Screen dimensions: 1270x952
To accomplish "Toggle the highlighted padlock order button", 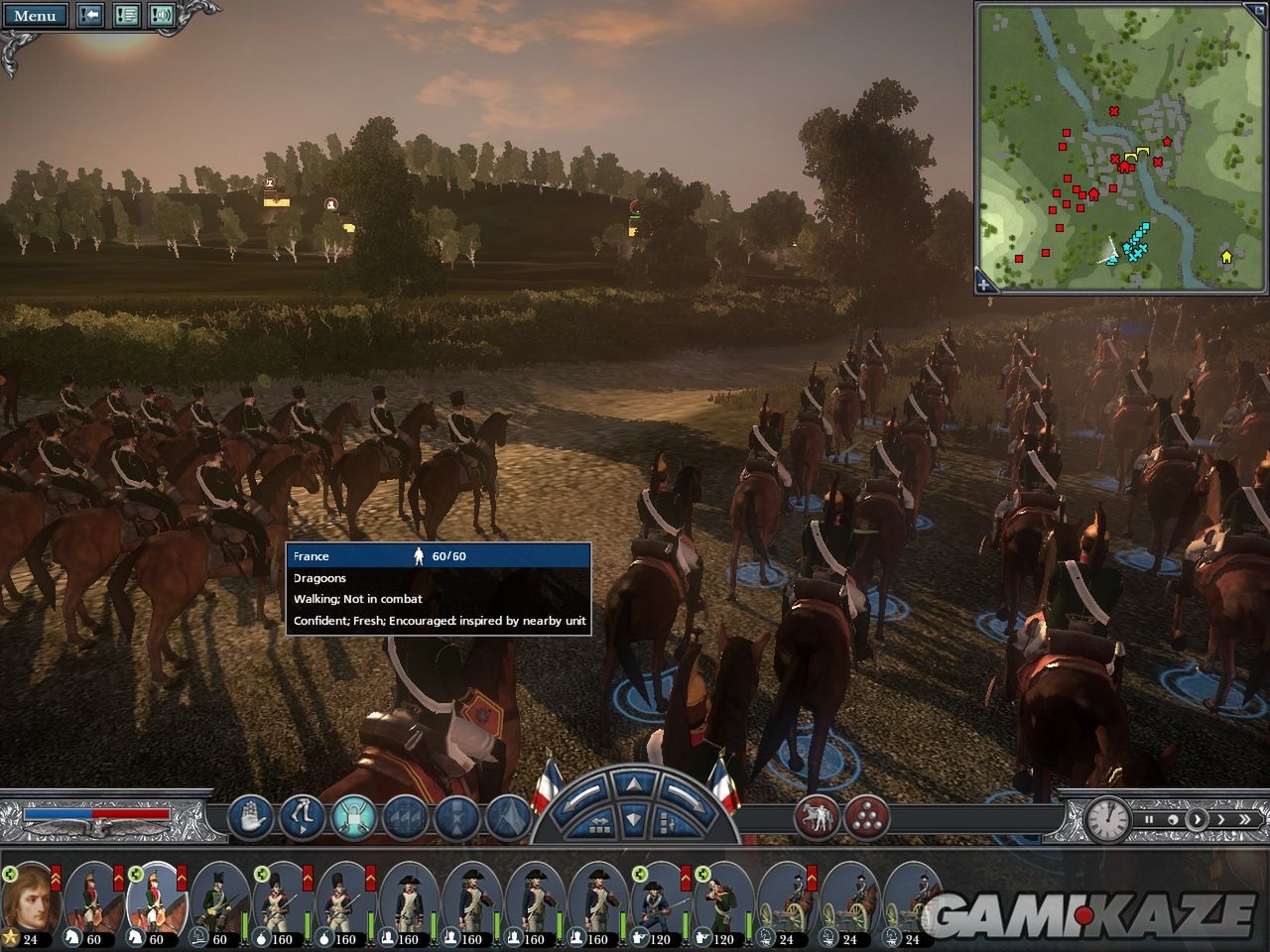I will click(x=353, y=818).
